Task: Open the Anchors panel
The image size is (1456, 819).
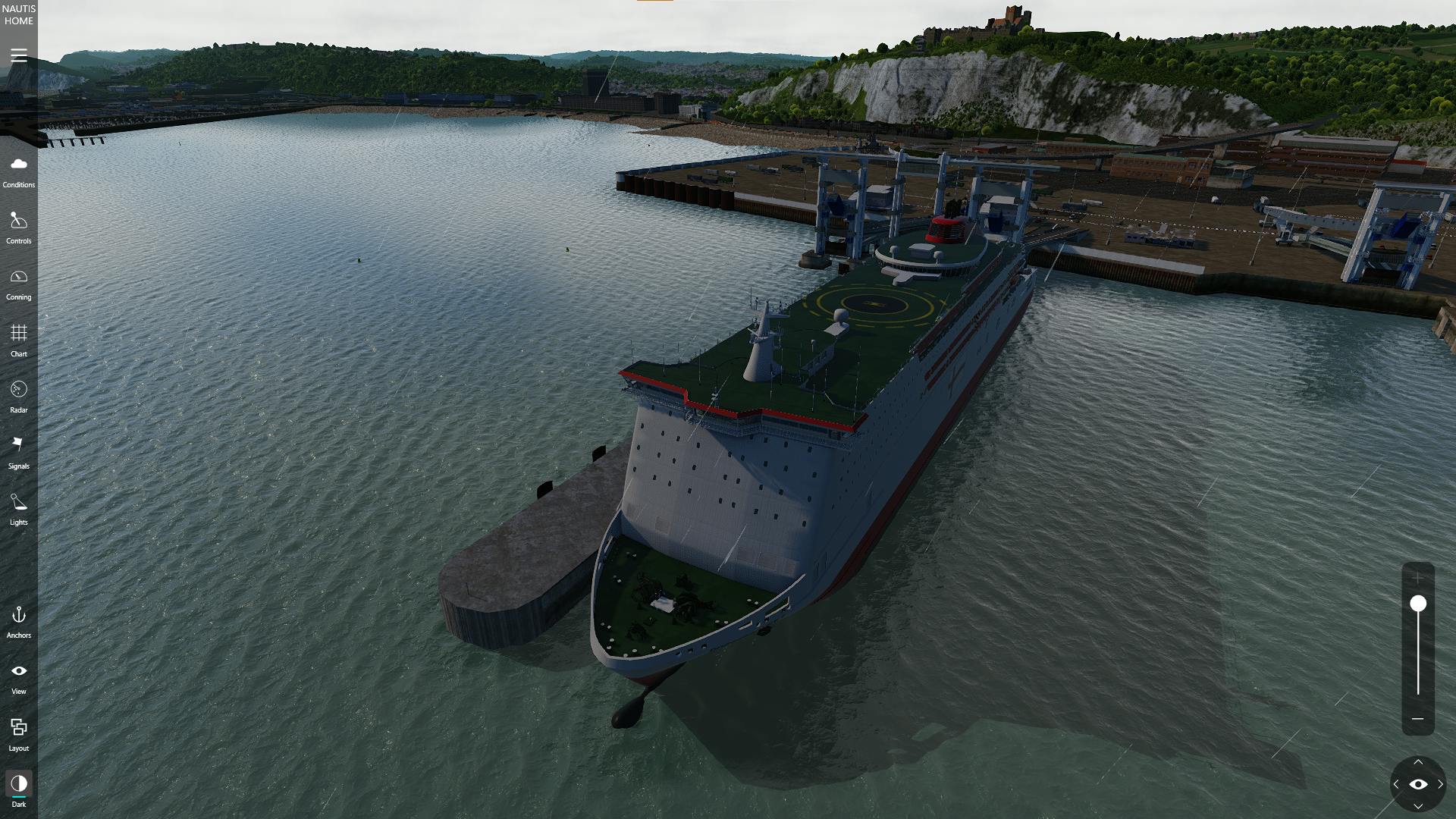Action: (19, 622)
